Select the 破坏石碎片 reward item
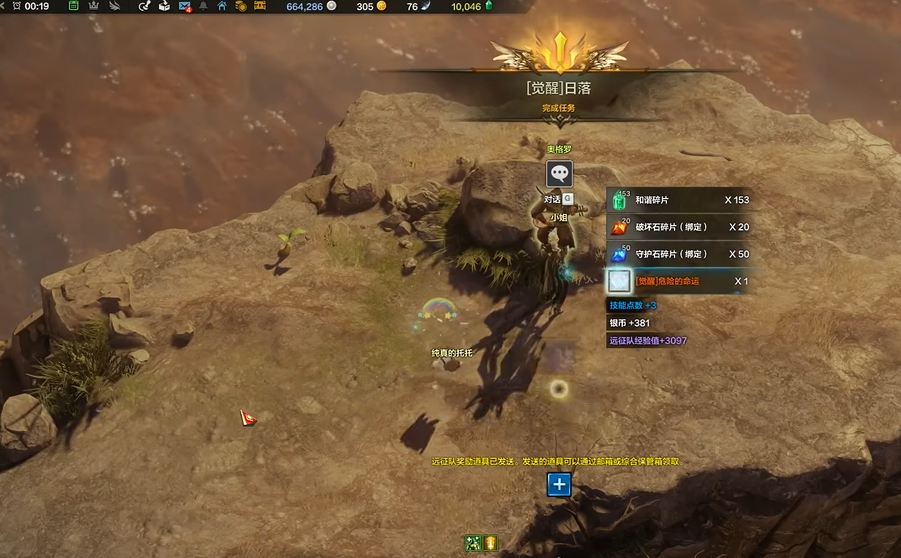The image size is (901, 558). click(680, 227)
